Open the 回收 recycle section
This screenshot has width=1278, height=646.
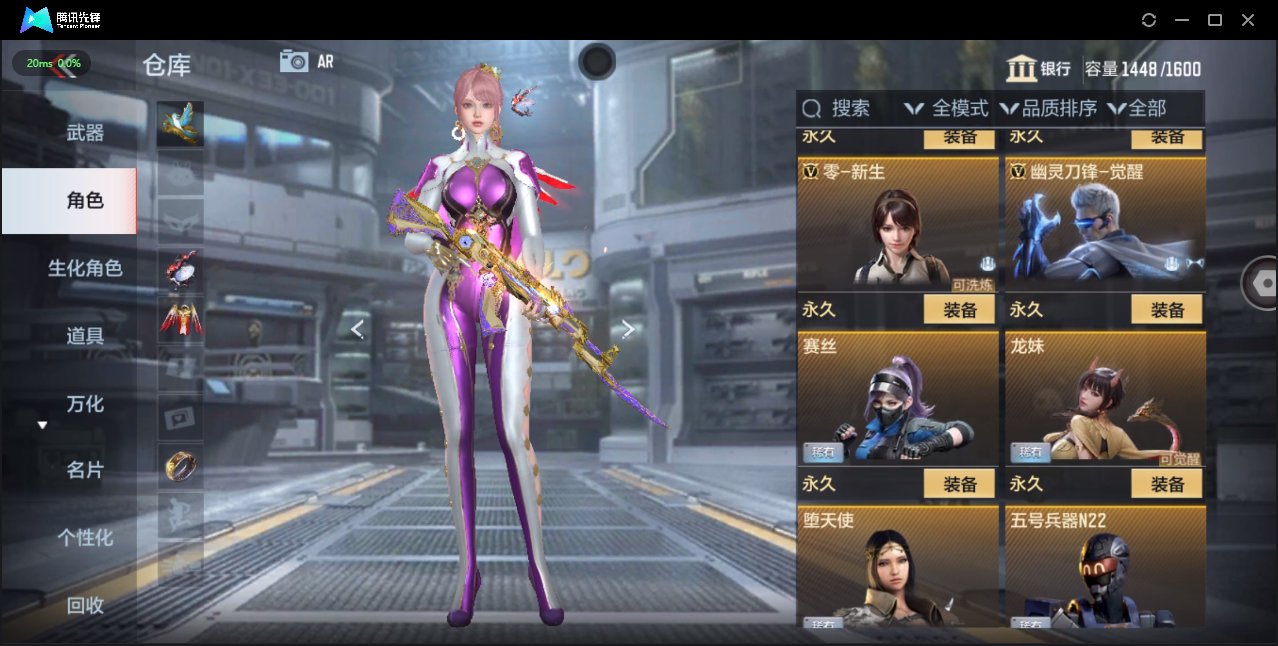pos(85,605)
